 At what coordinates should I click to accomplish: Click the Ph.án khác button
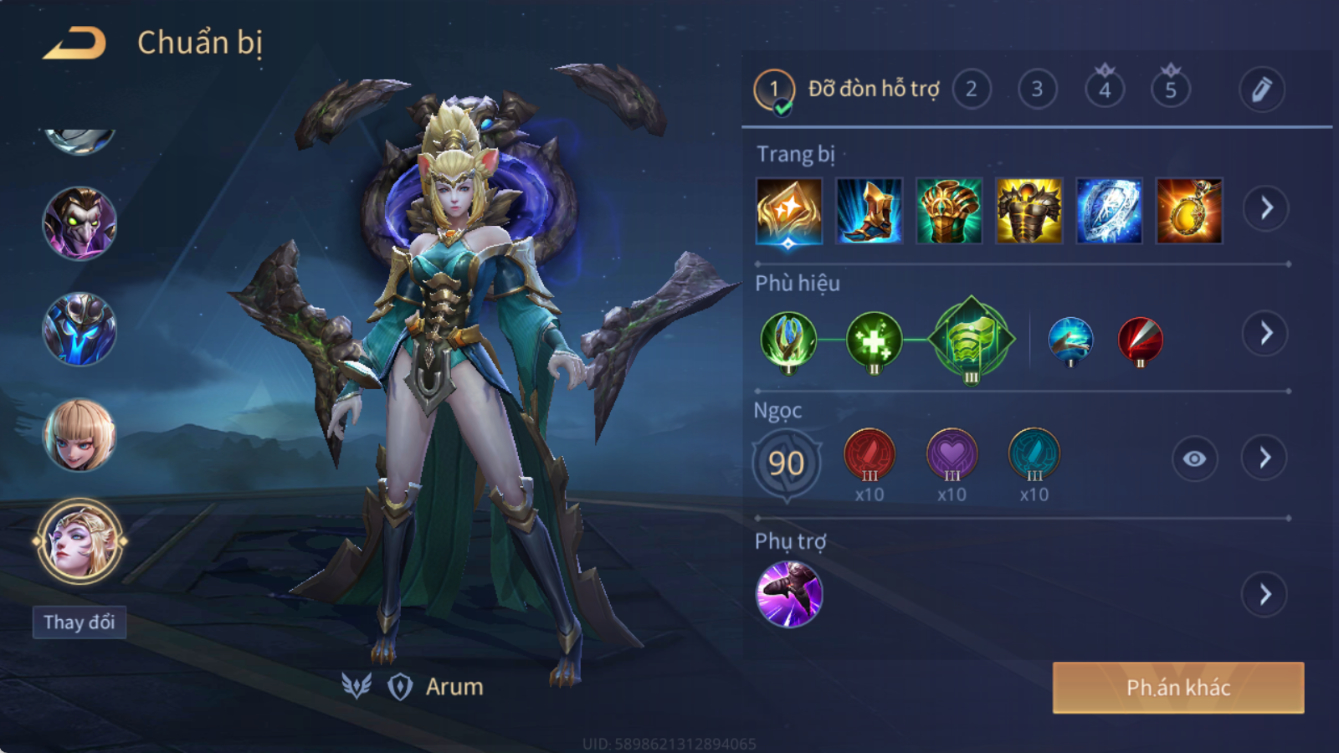pos(1178,688)
